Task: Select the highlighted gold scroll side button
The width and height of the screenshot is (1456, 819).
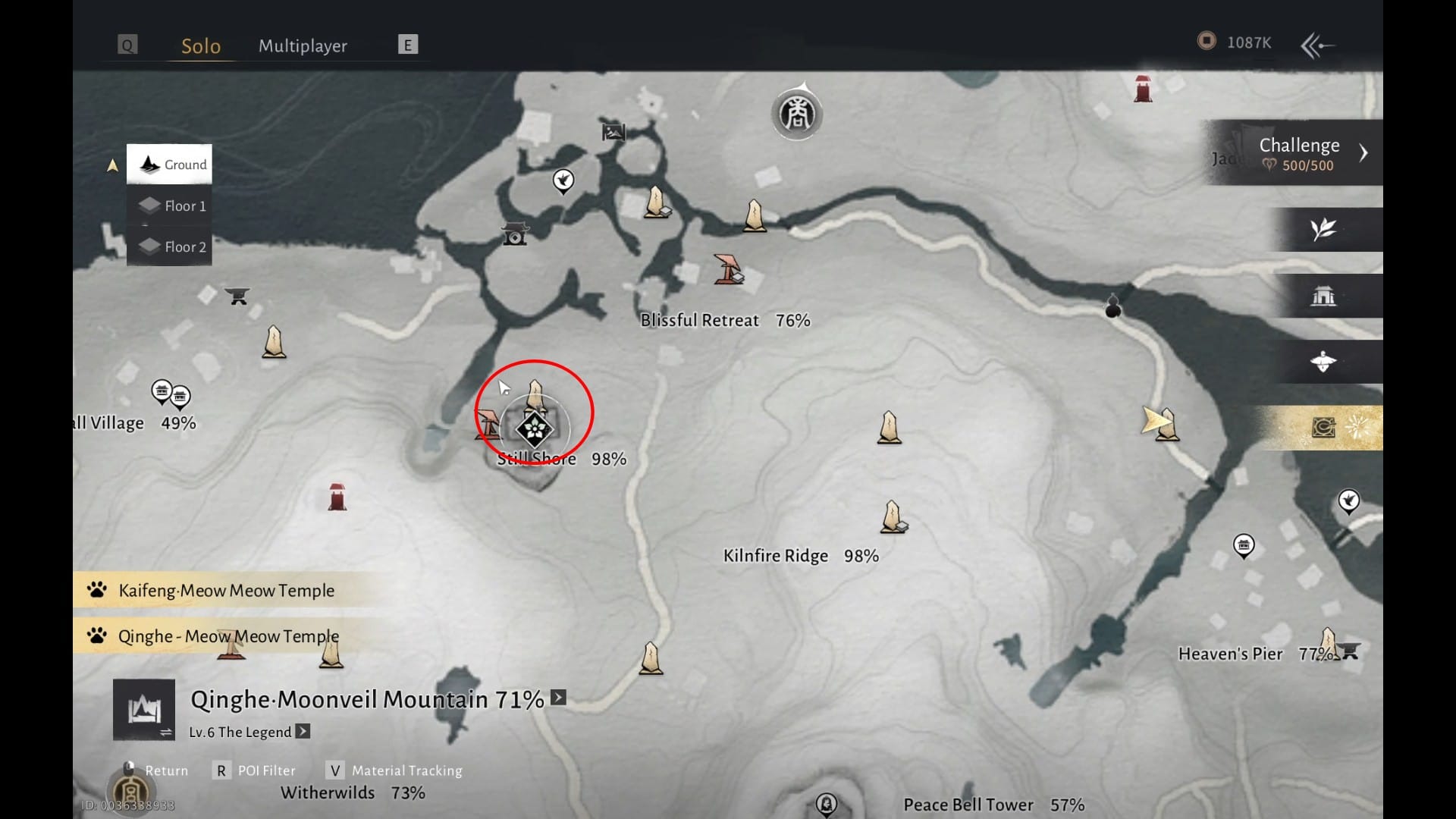Action: click(x=1323, y=428)
